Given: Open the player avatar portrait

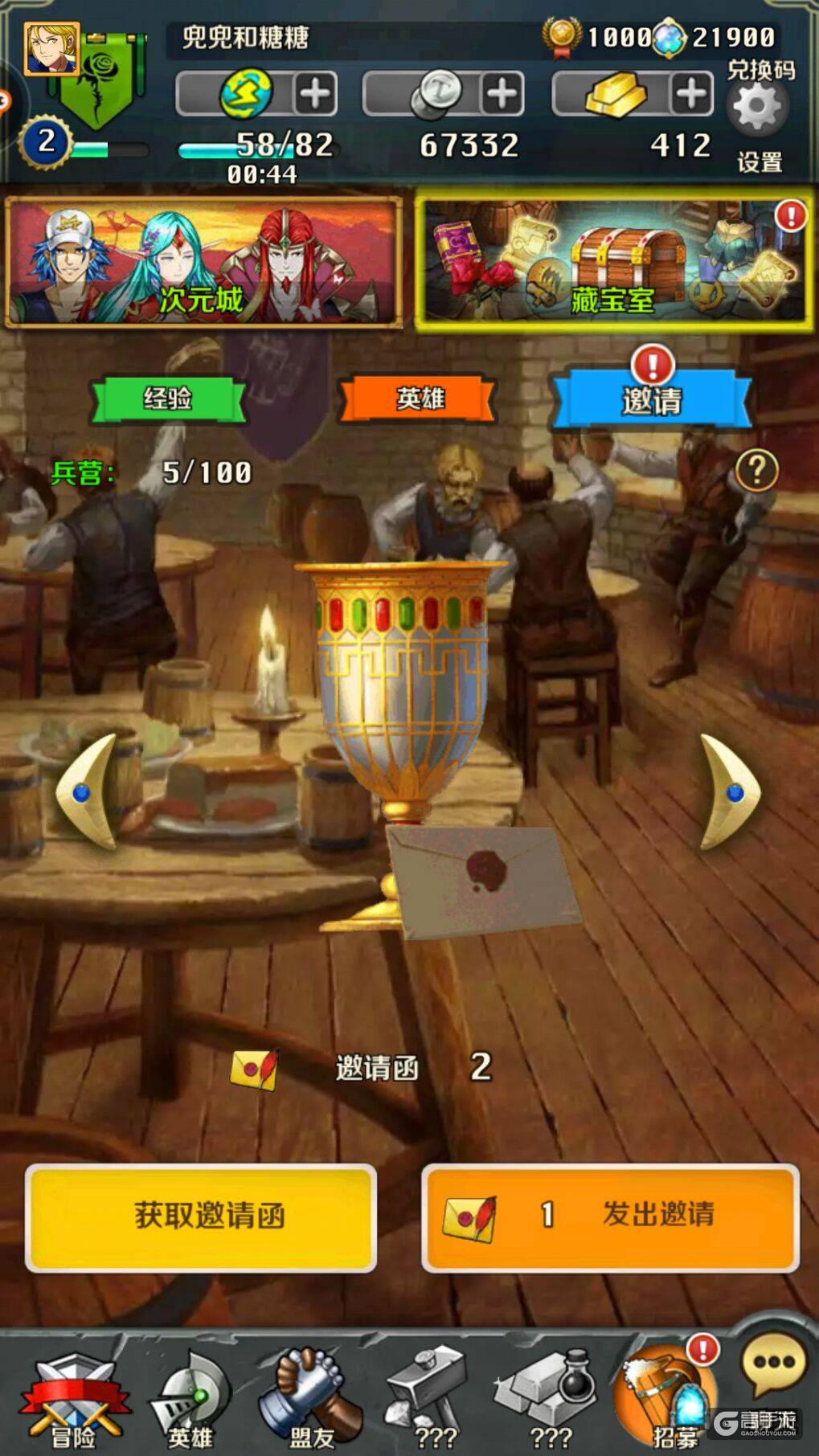Looking at the screenshot, I should (x=51, y=49).
